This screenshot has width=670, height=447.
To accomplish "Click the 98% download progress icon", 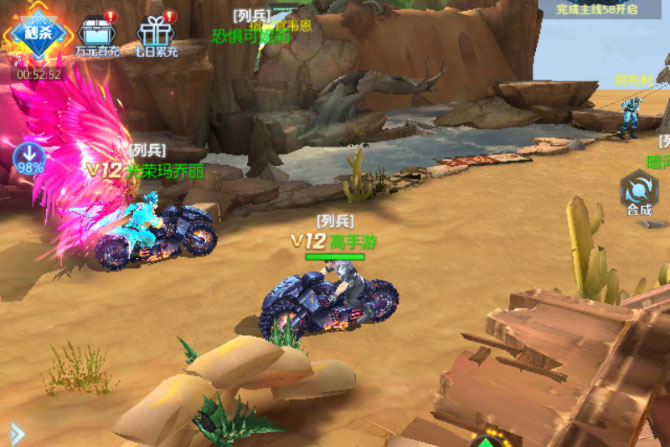I will (x=28, y=158).
